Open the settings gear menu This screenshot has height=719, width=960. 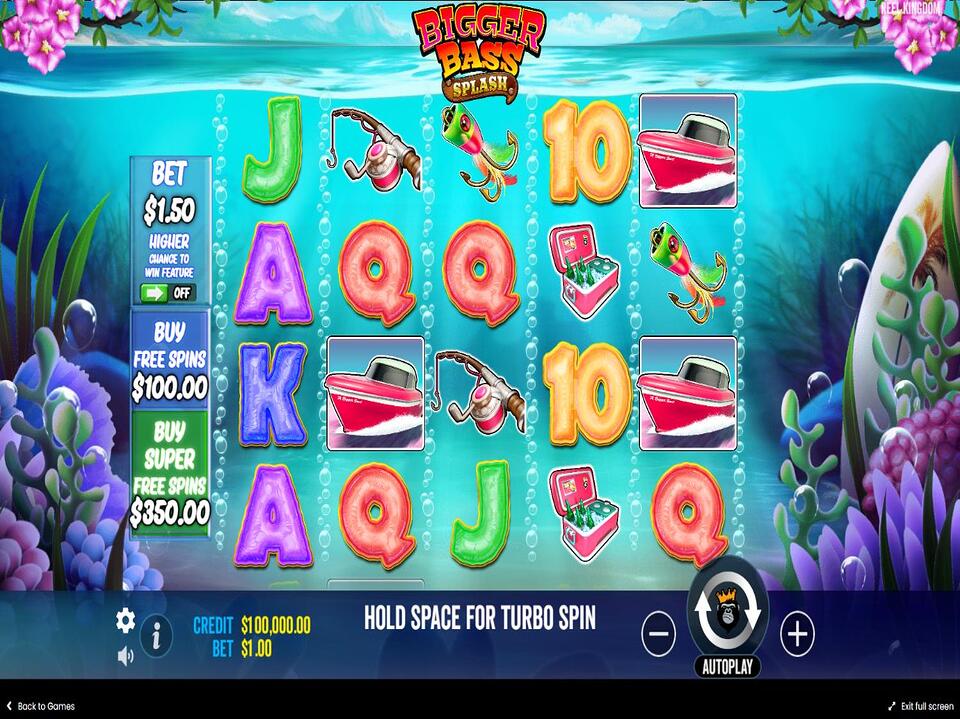[125, 621]
